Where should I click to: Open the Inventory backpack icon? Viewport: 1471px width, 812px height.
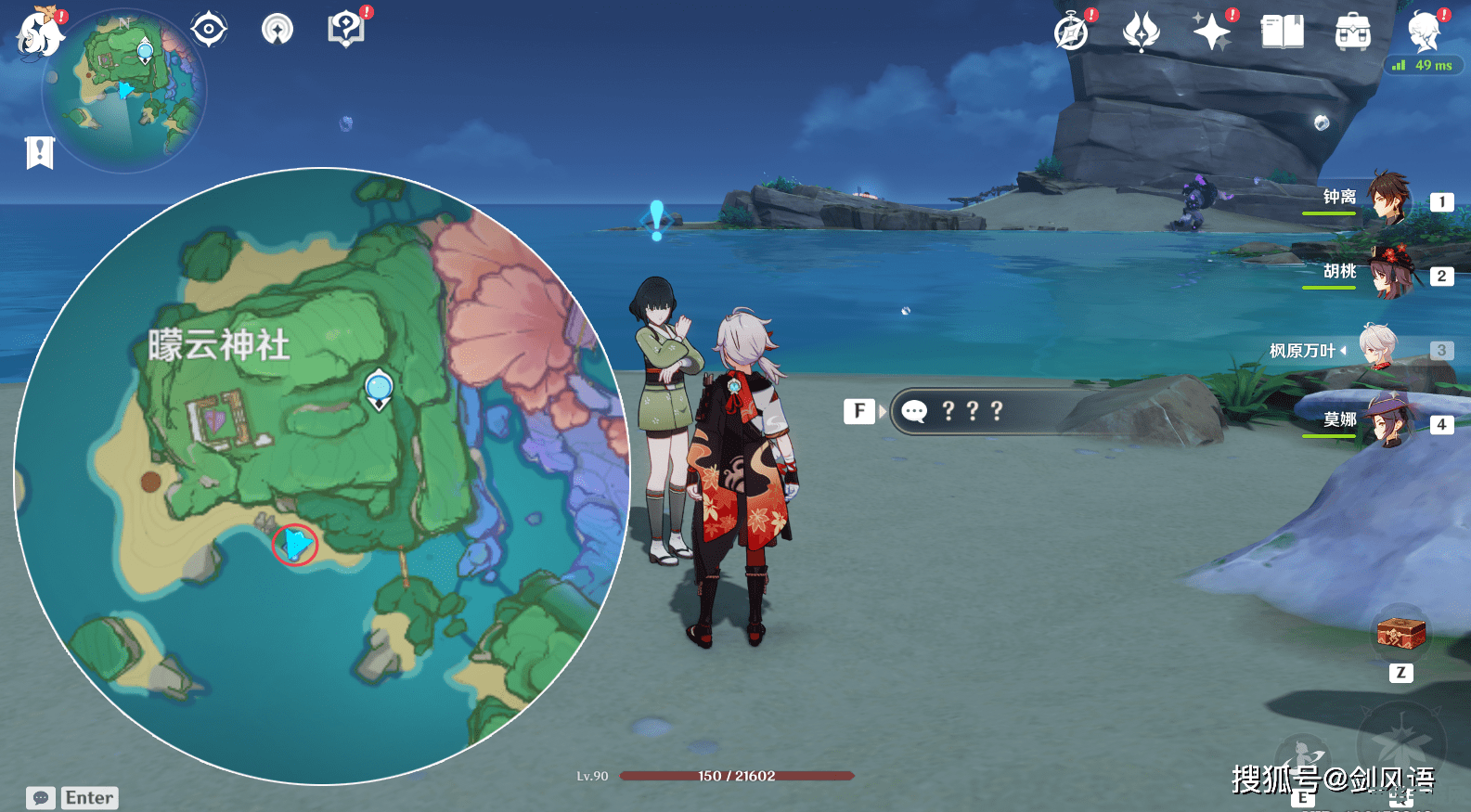click(1352, 32)
